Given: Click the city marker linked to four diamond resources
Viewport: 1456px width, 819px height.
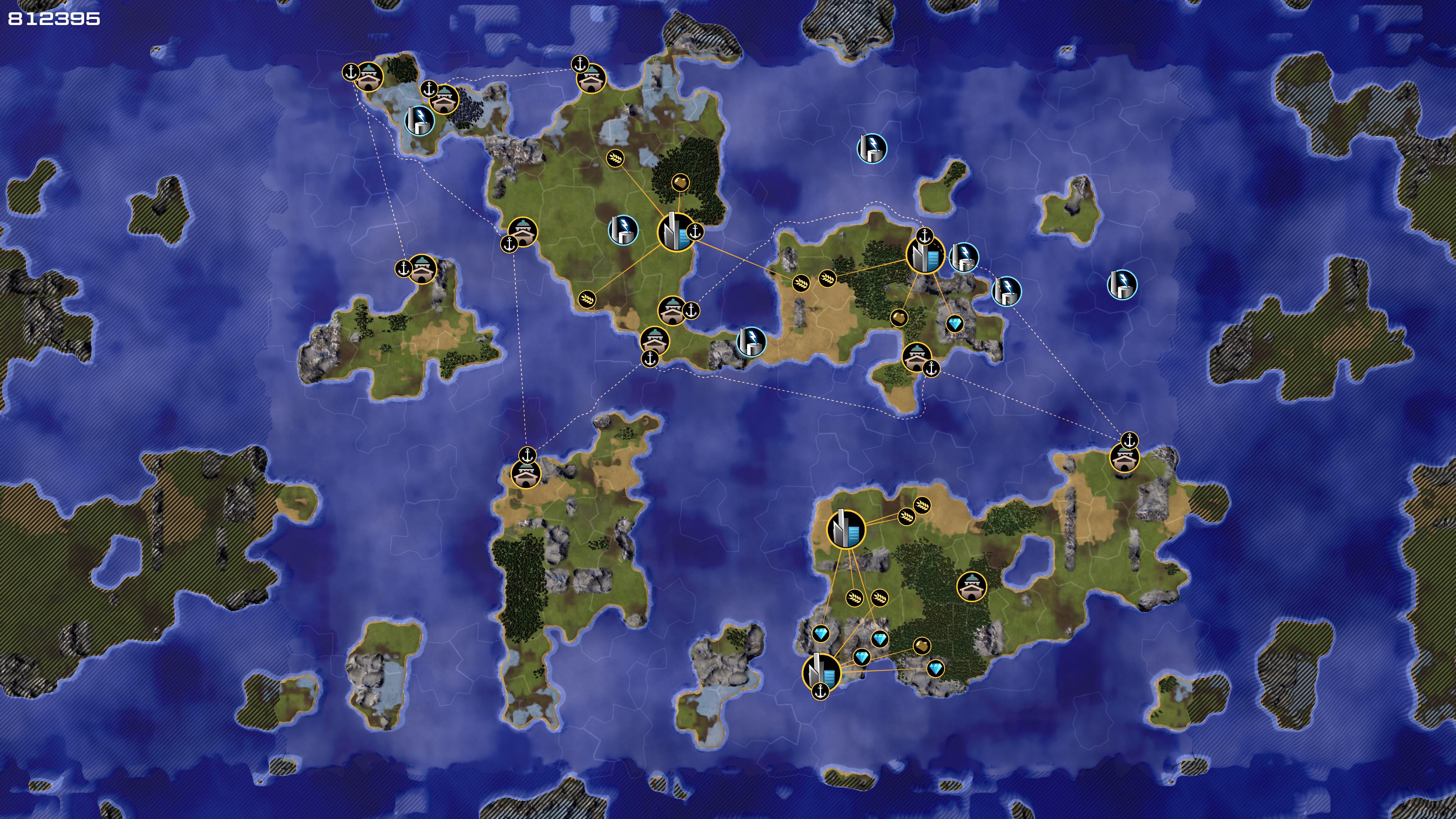Looking at the screenshot, I should click(x=821, y=672).
